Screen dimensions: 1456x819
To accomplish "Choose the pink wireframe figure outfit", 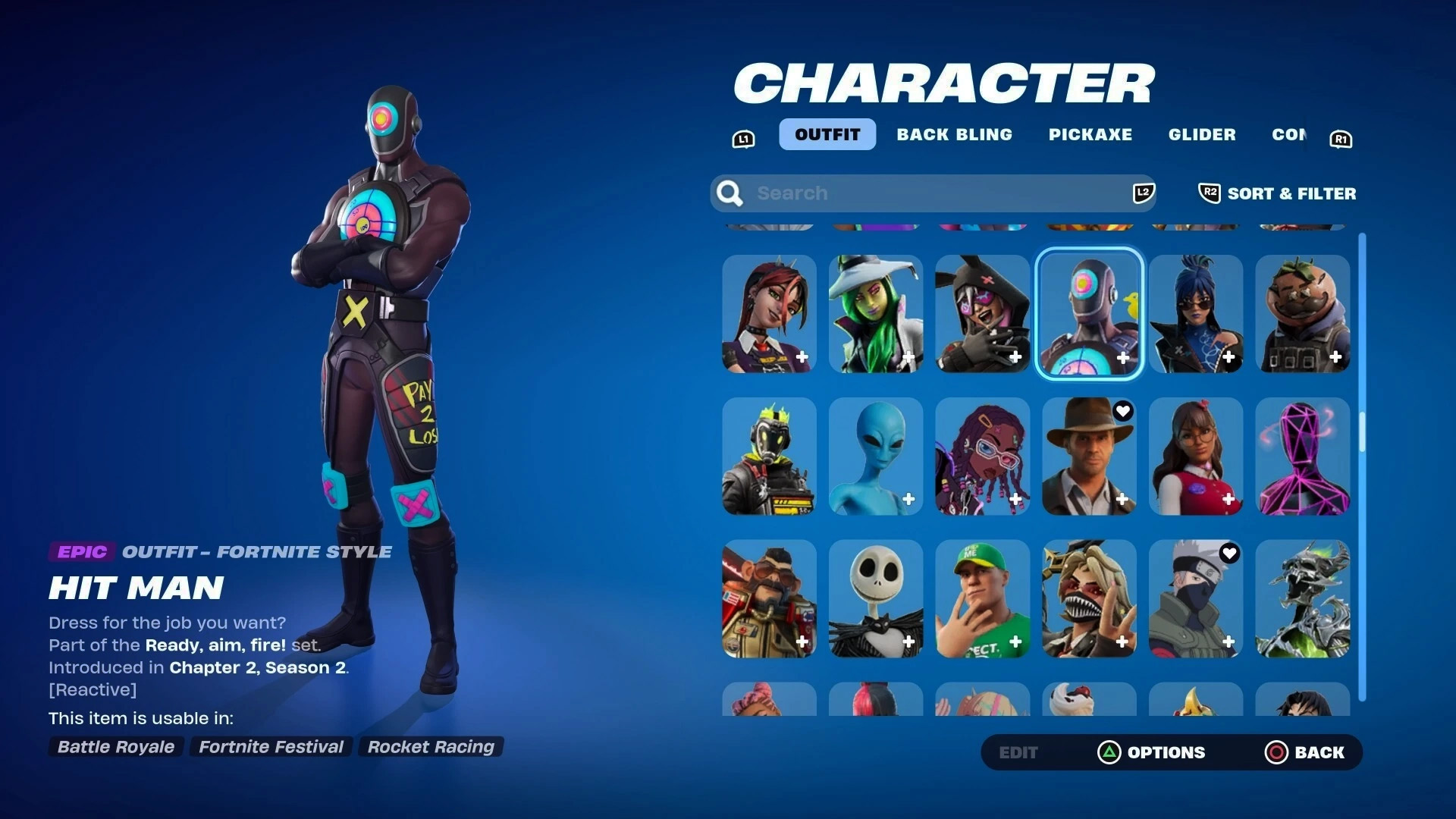I will (1302, 456).
